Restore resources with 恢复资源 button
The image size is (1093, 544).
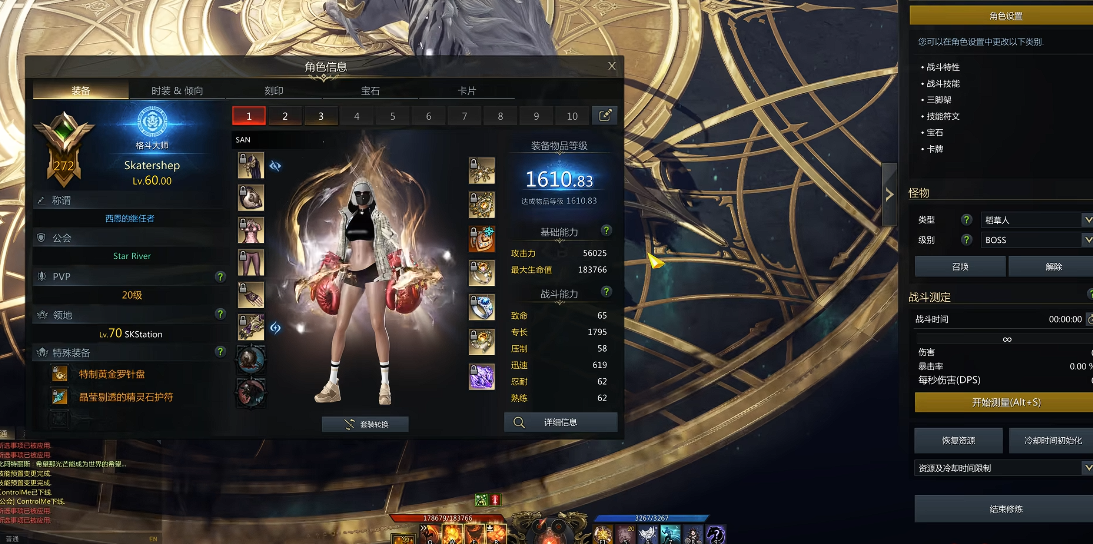[x=958, y=440]
